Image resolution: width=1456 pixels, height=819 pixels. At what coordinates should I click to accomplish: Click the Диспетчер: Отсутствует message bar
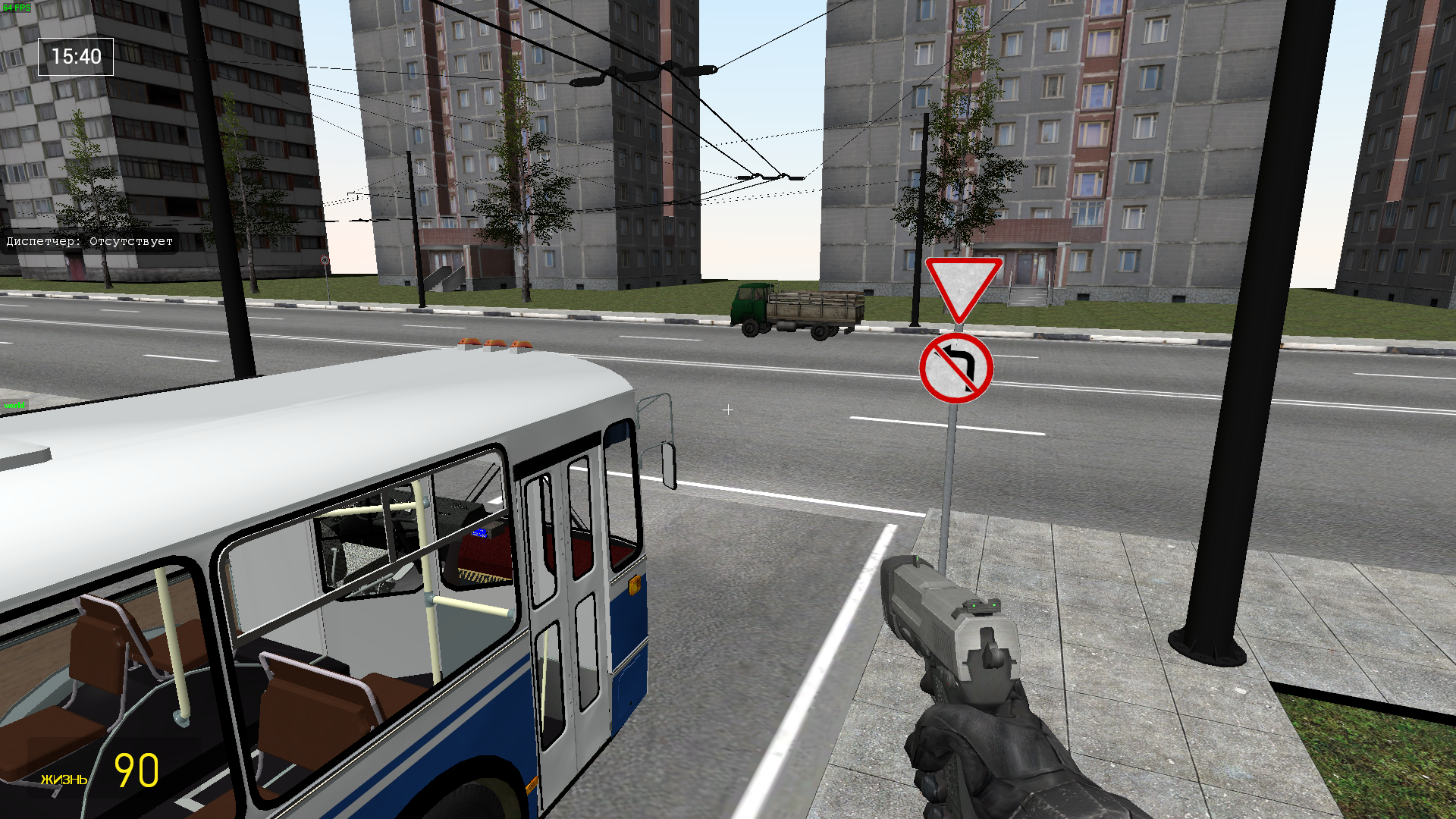tap(87, 241)
